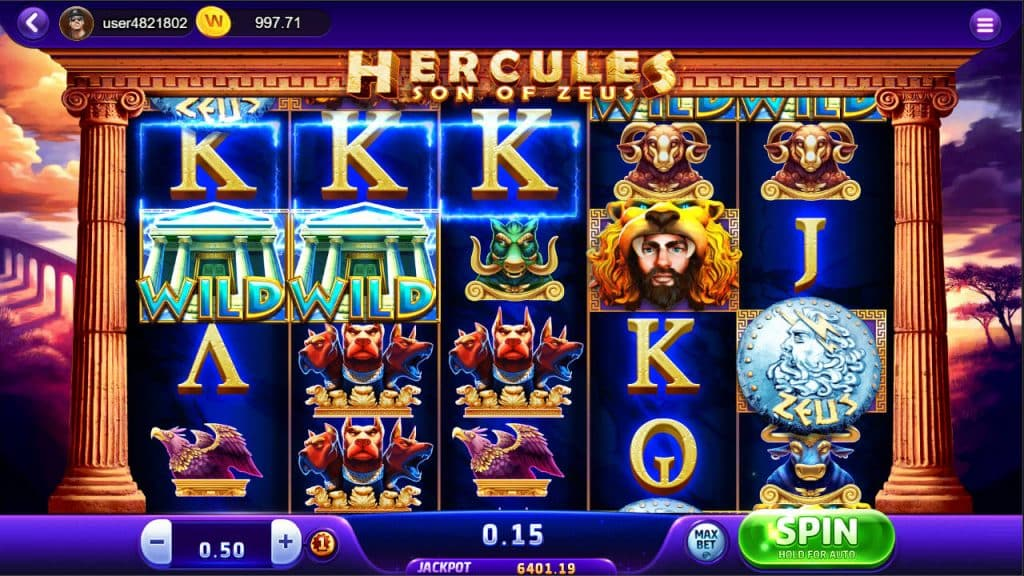
Task: Click the red number badge beside the bet
Action: click(322, 545)
